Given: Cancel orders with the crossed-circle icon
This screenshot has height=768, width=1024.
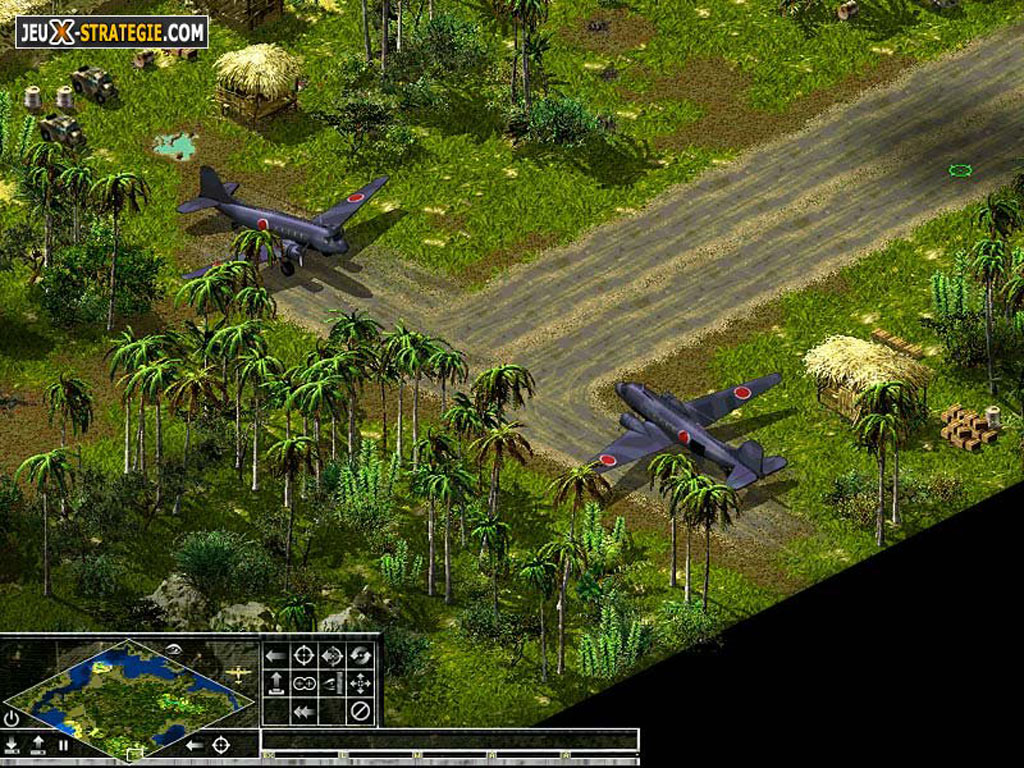Looking at the screenshot, I should [x=360, y=712].
